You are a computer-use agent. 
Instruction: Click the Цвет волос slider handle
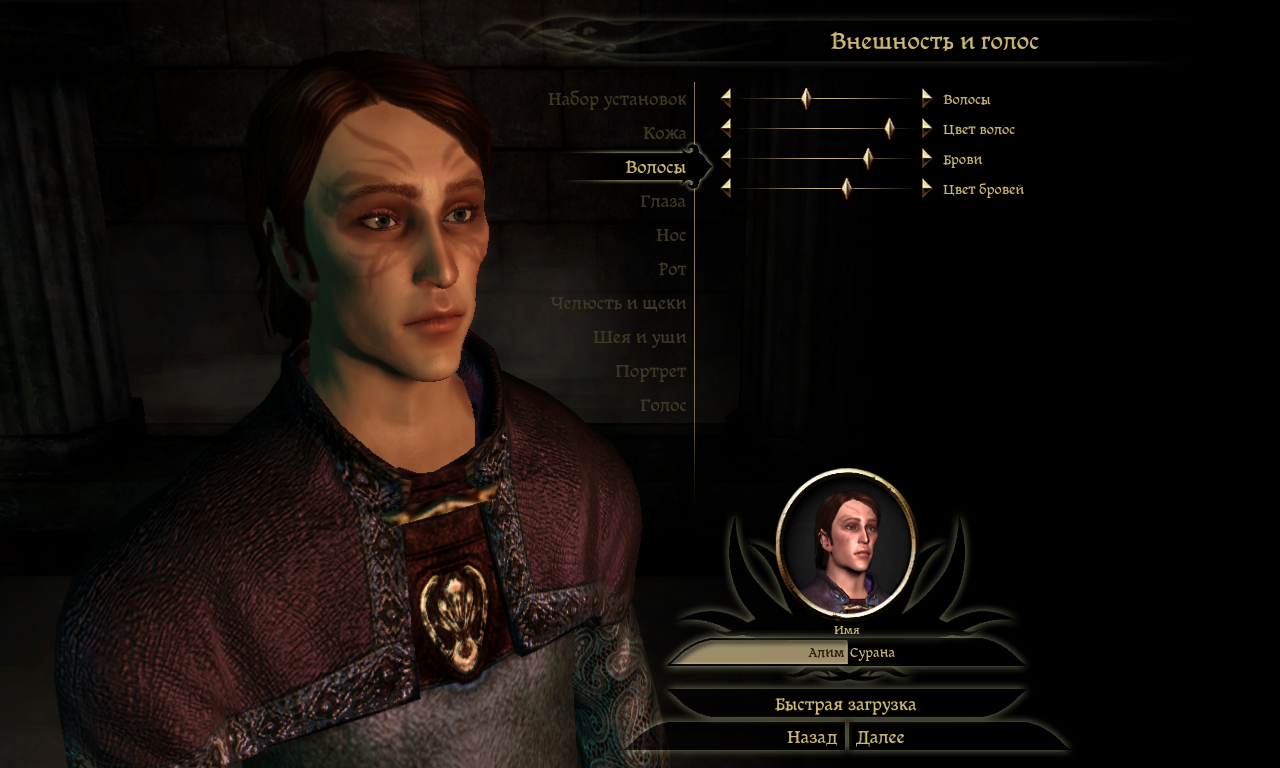click(x=889, y=128)
